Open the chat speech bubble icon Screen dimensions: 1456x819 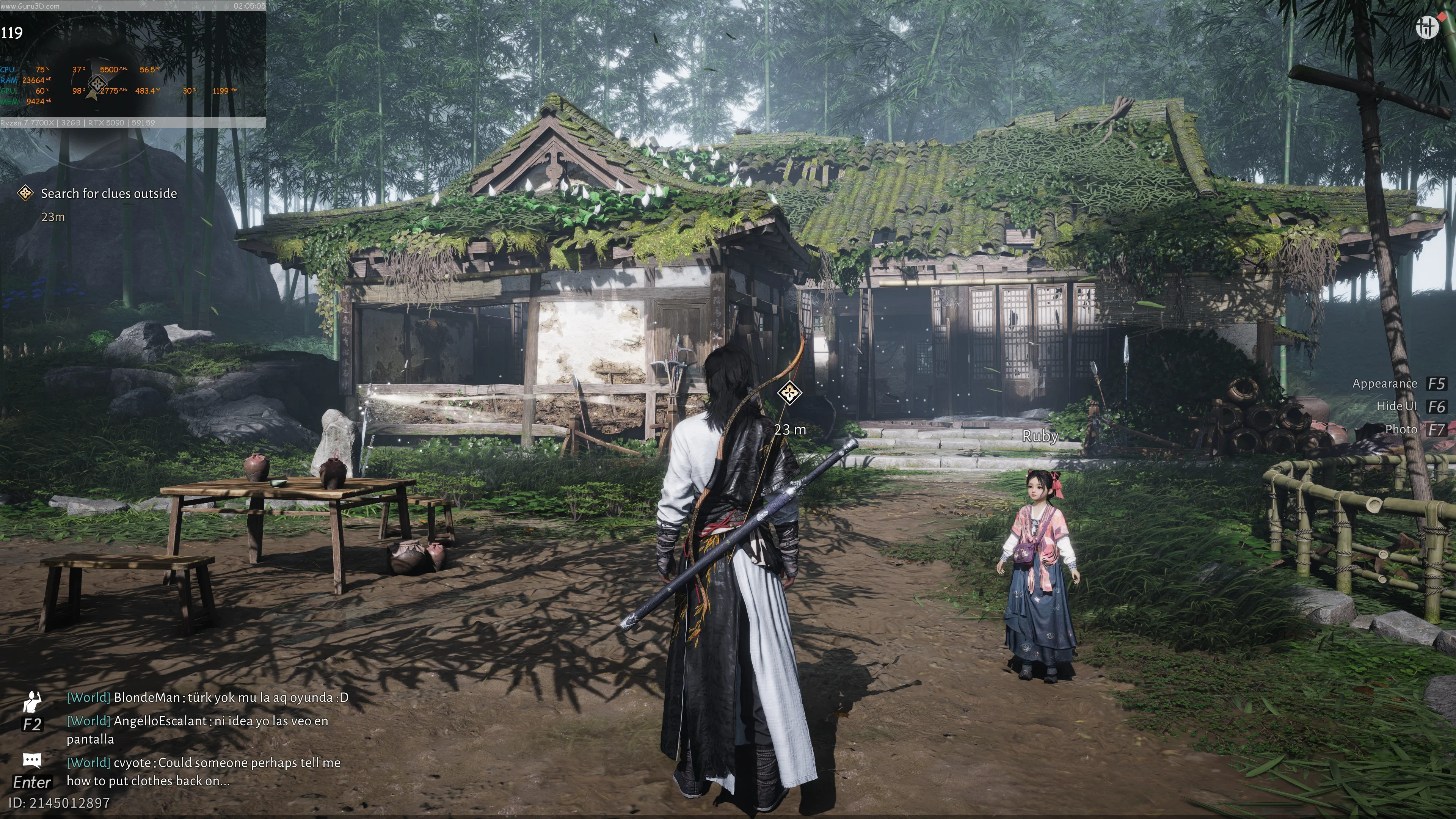click(x=32, y=760)
